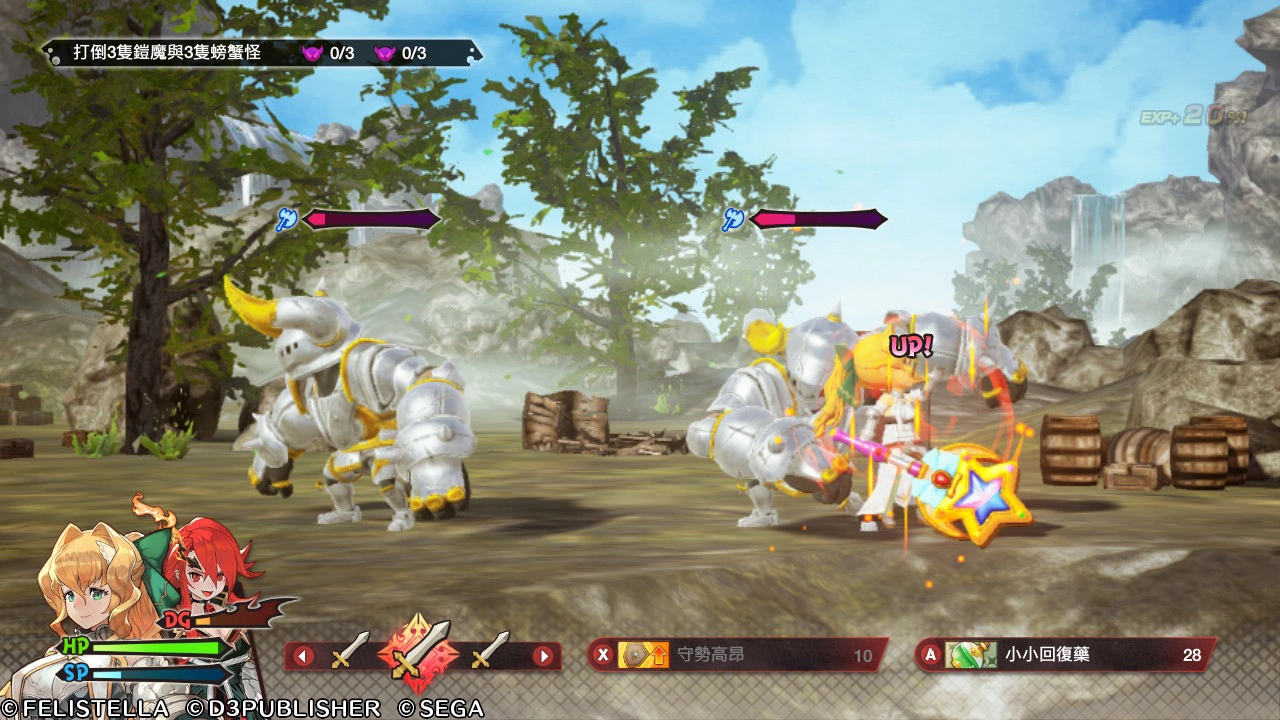
Task: Click the right arrow of the weapon selector
Action: (x=543, y=657)
